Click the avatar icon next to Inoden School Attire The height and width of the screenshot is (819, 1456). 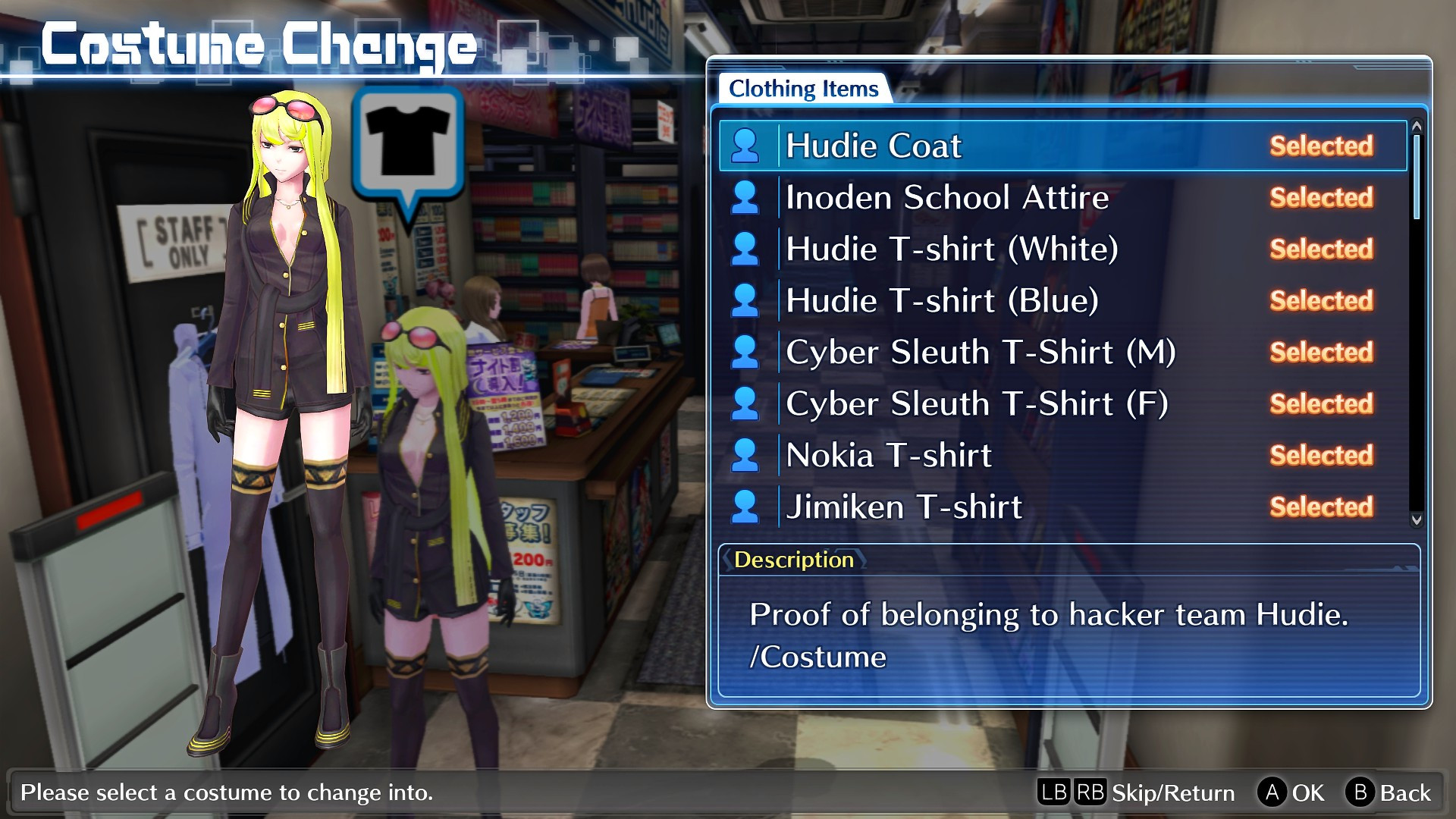(747, 197)
